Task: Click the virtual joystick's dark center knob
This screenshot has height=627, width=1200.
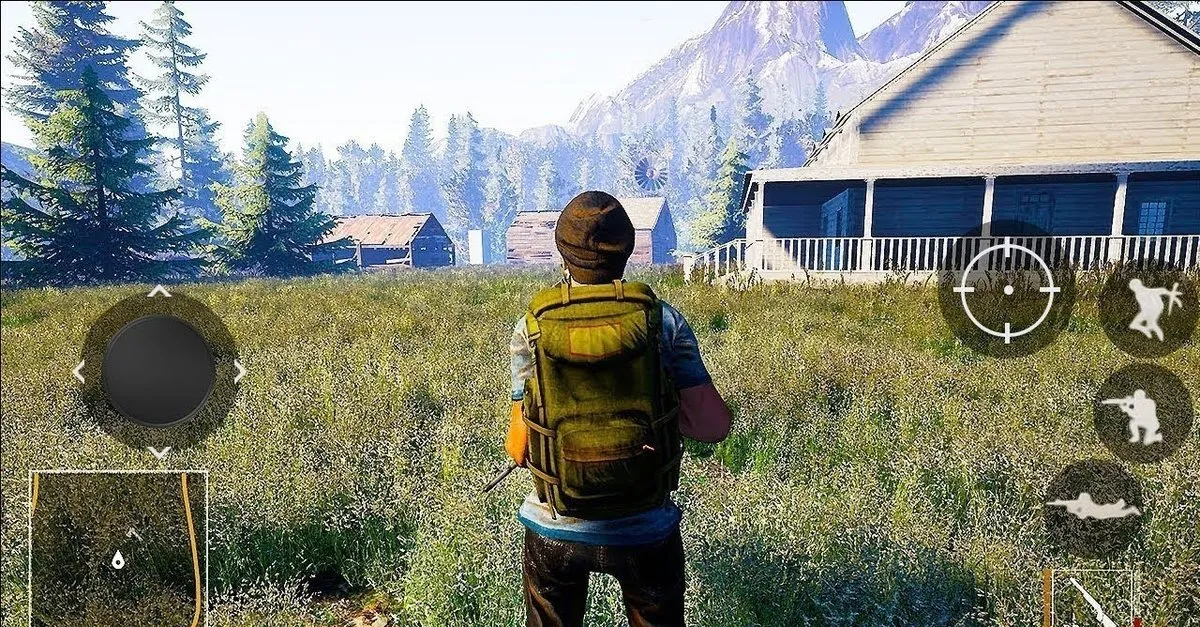Action: [x=158, y=371]
